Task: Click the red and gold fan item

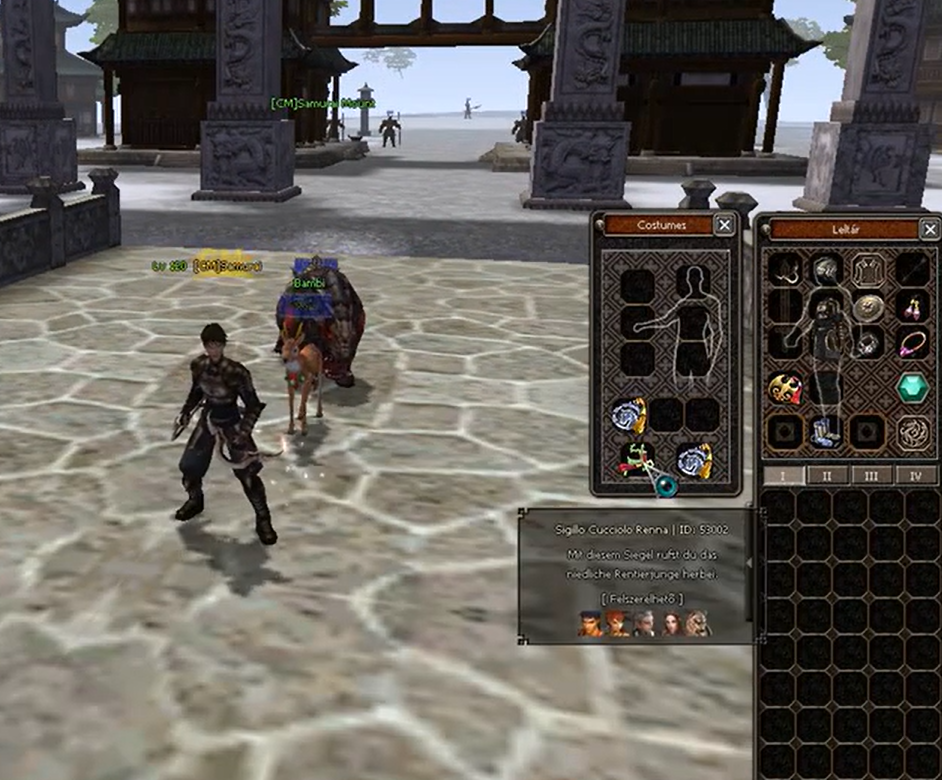Action: [784, 388]
